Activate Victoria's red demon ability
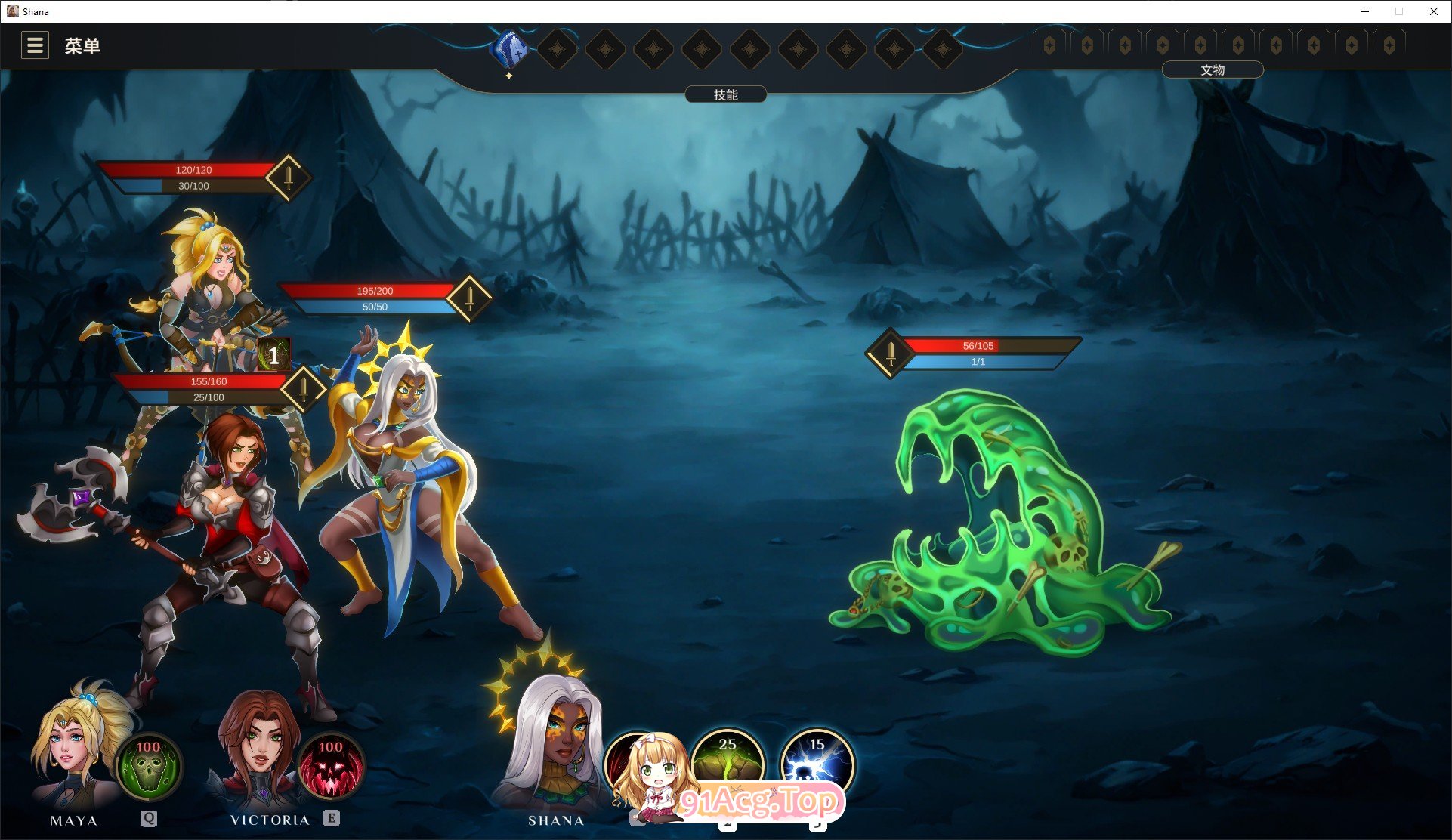This screenshot has width=1452, height=840. point(331,766)
